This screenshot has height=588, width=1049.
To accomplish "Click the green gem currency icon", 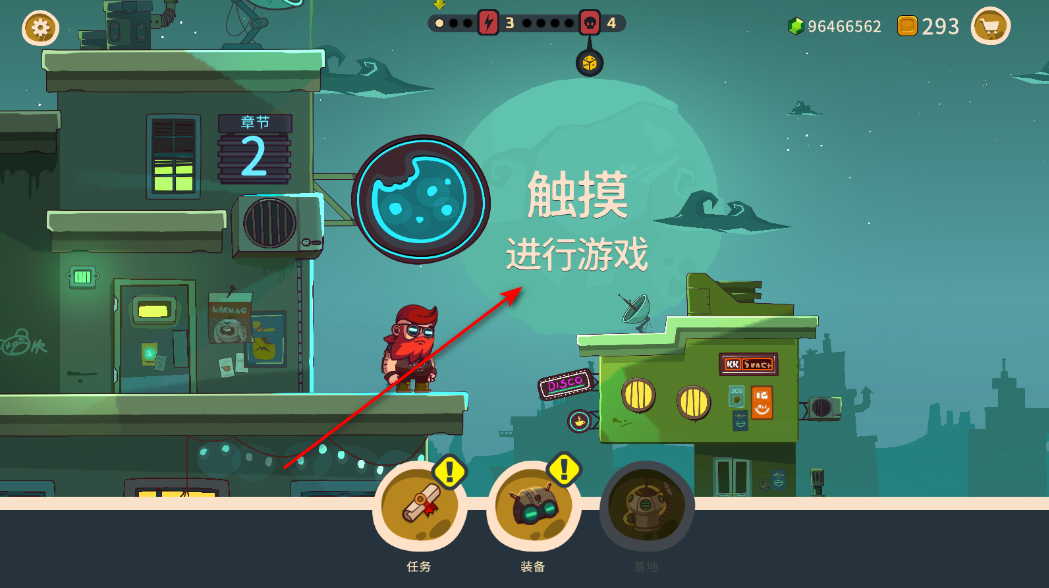I will (796, 26).
